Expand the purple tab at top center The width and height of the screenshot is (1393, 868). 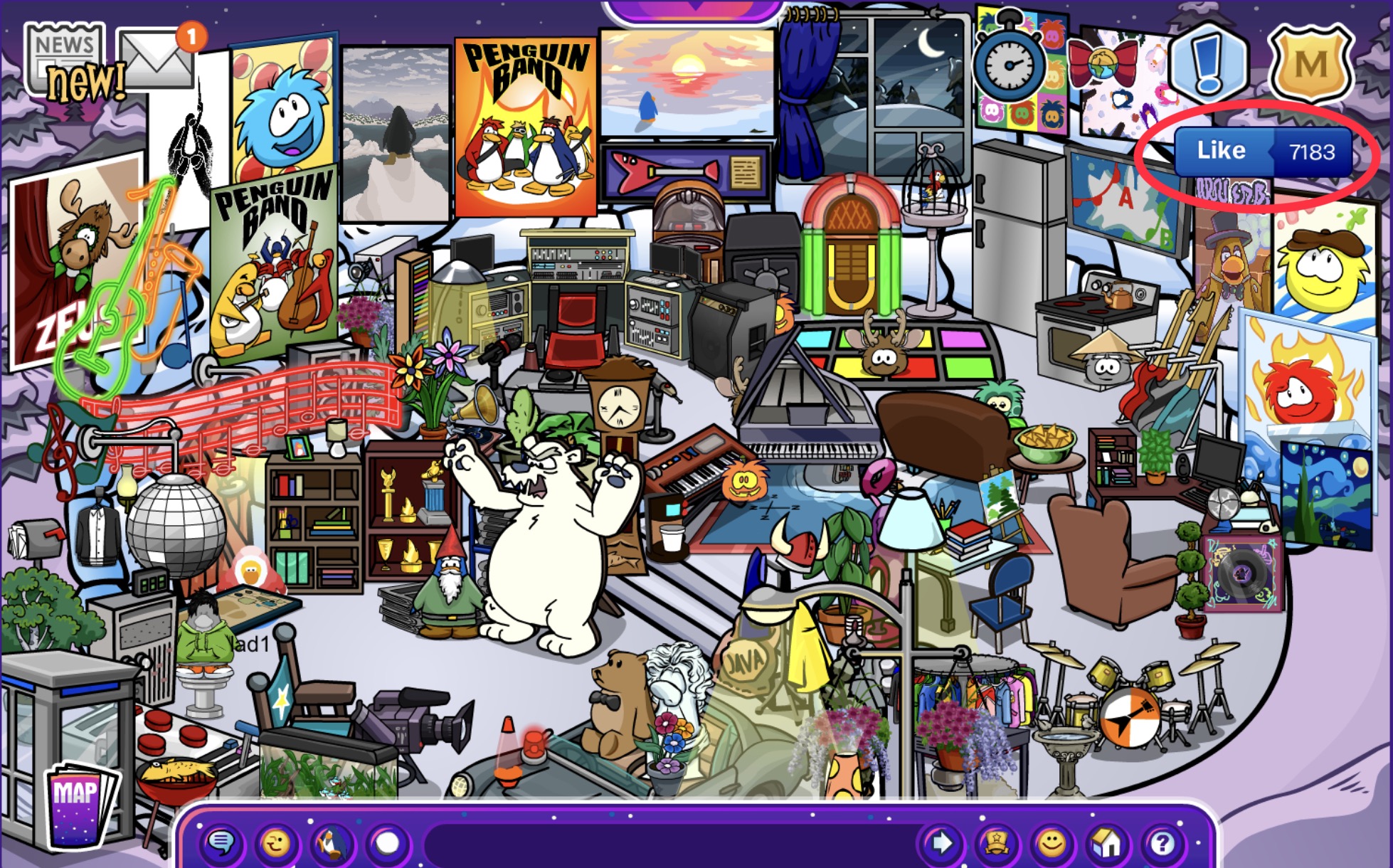pos(694,10)
